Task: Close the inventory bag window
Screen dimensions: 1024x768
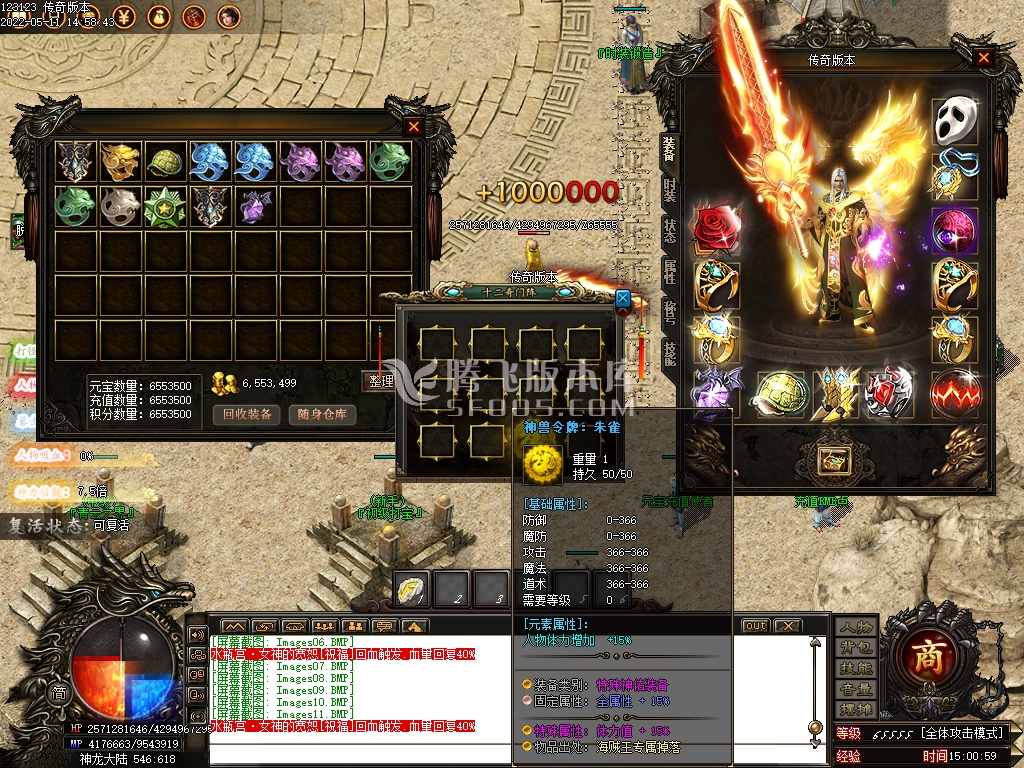Action: 414,127
